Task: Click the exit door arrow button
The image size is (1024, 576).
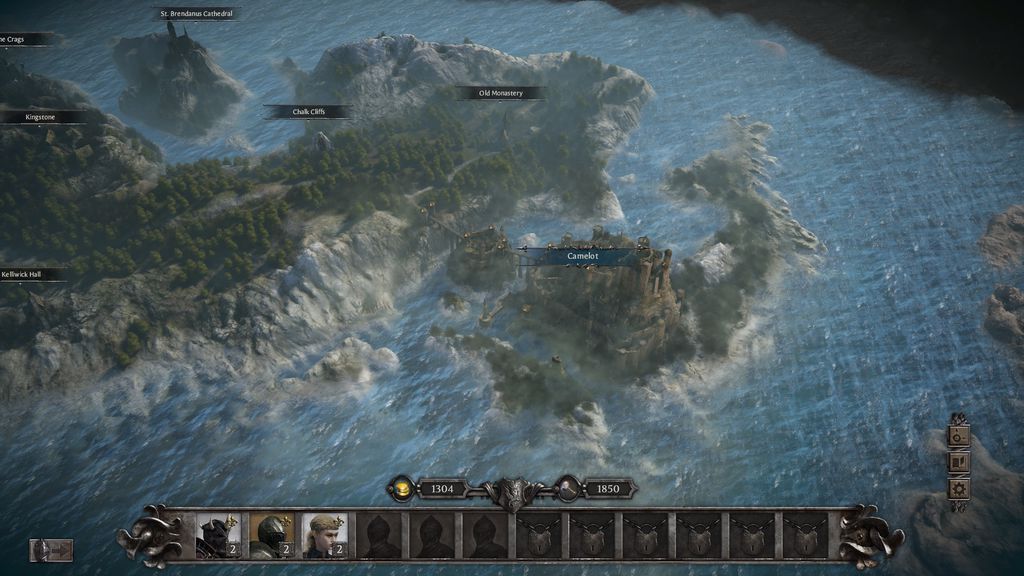Action: (51, 550)
